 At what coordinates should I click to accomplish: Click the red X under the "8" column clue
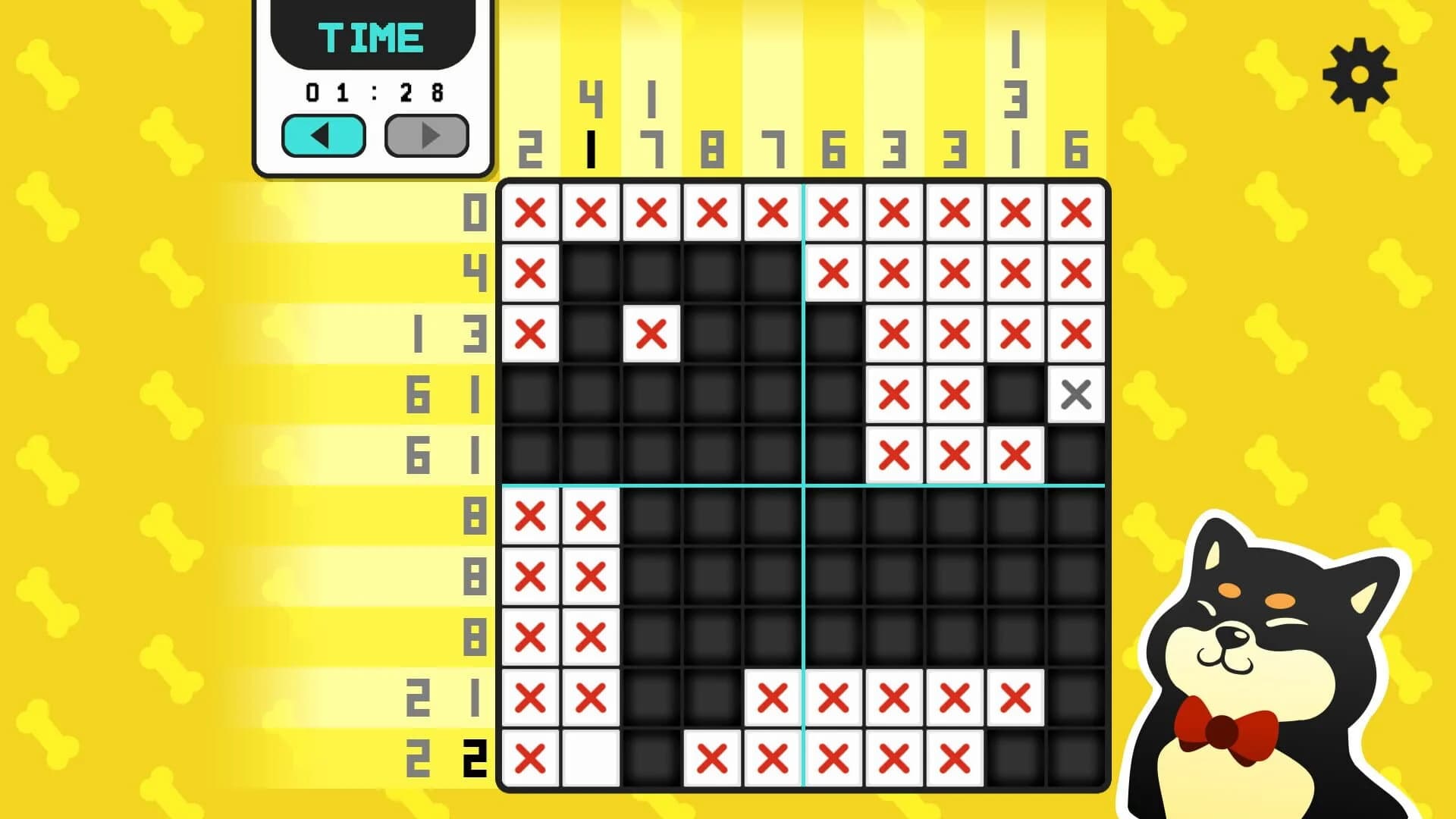coord(713,214)
